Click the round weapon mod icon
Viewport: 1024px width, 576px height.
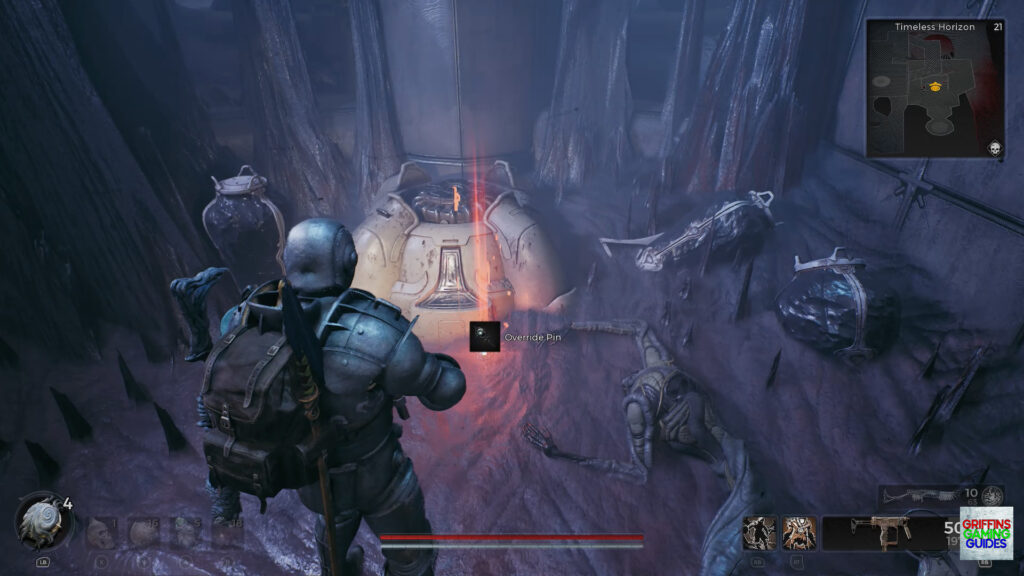pyautogui.click(x=993, y=495)
